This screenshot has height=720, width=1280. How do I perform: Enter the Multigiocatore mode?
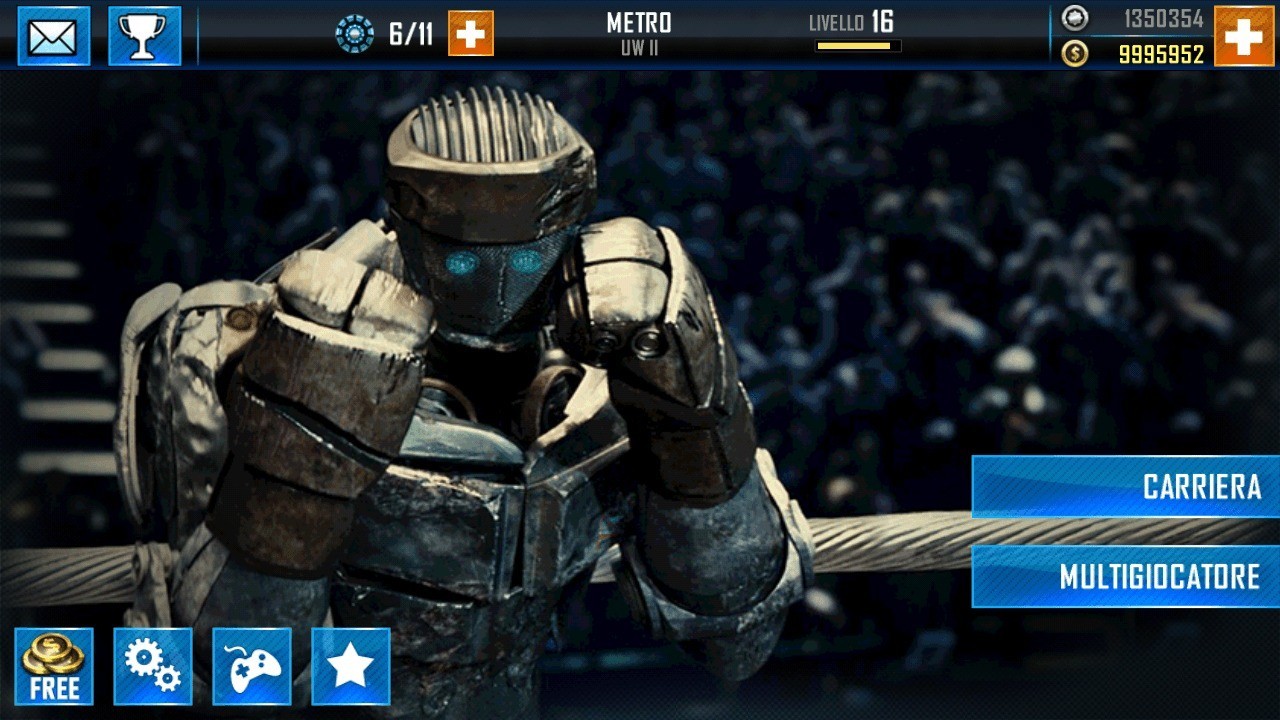[x=1126, y=576]
